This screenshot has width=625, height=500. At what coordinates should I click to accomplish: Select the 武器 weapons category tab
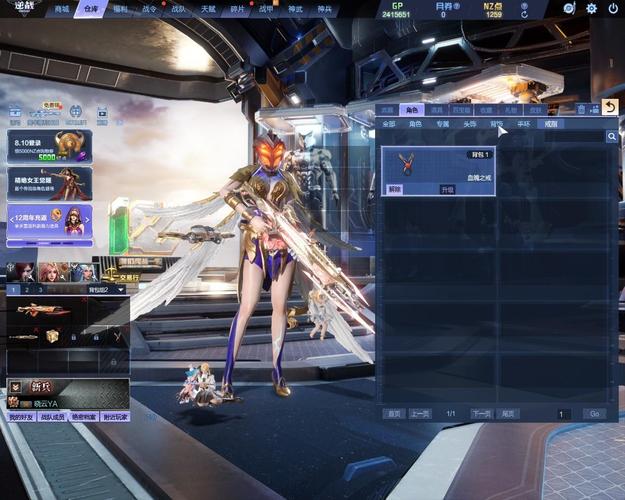coord(385,109)
